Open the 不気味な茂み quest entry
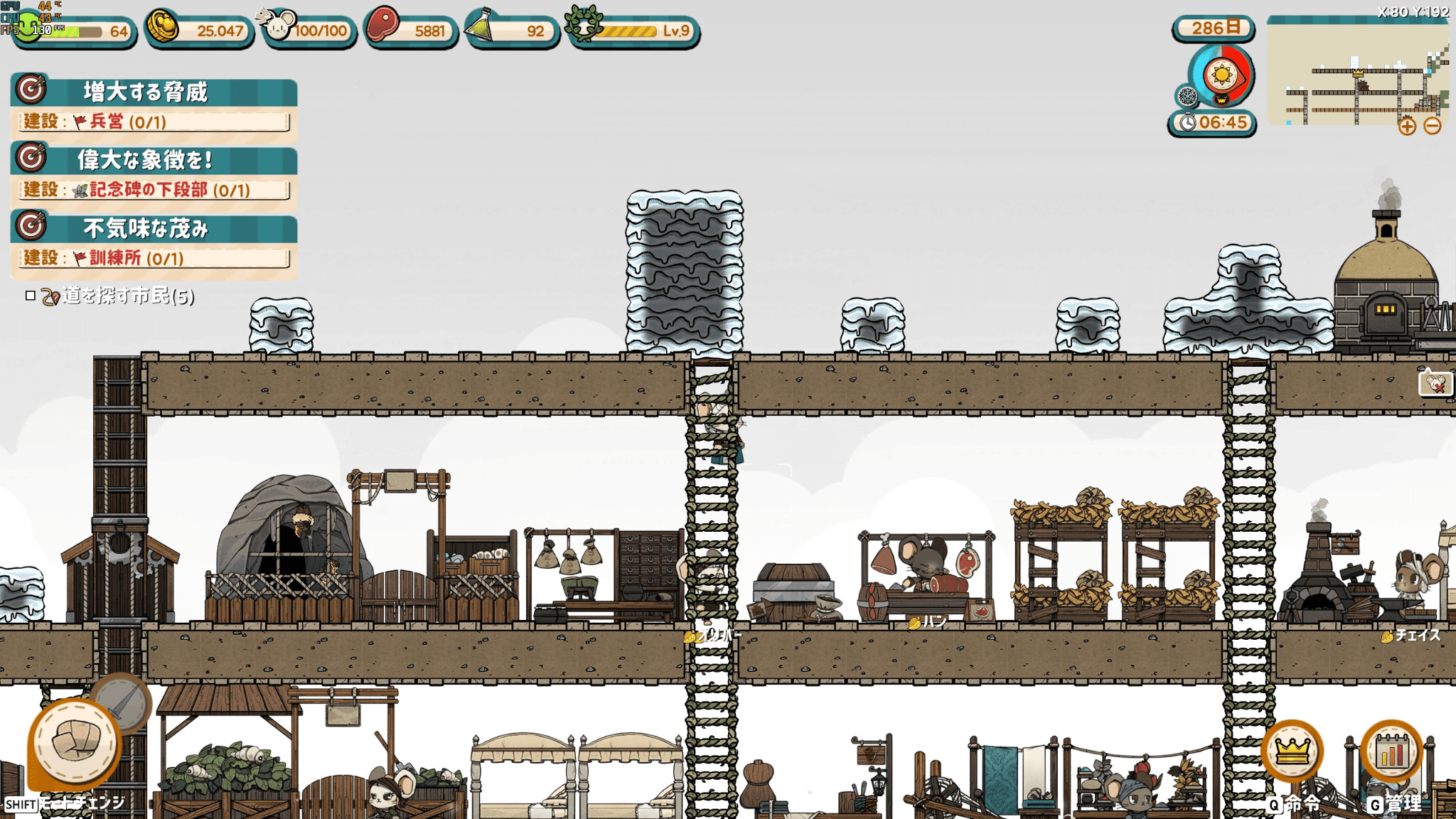This screenshot has width=1456, height=819. click(x=154, y=228)
